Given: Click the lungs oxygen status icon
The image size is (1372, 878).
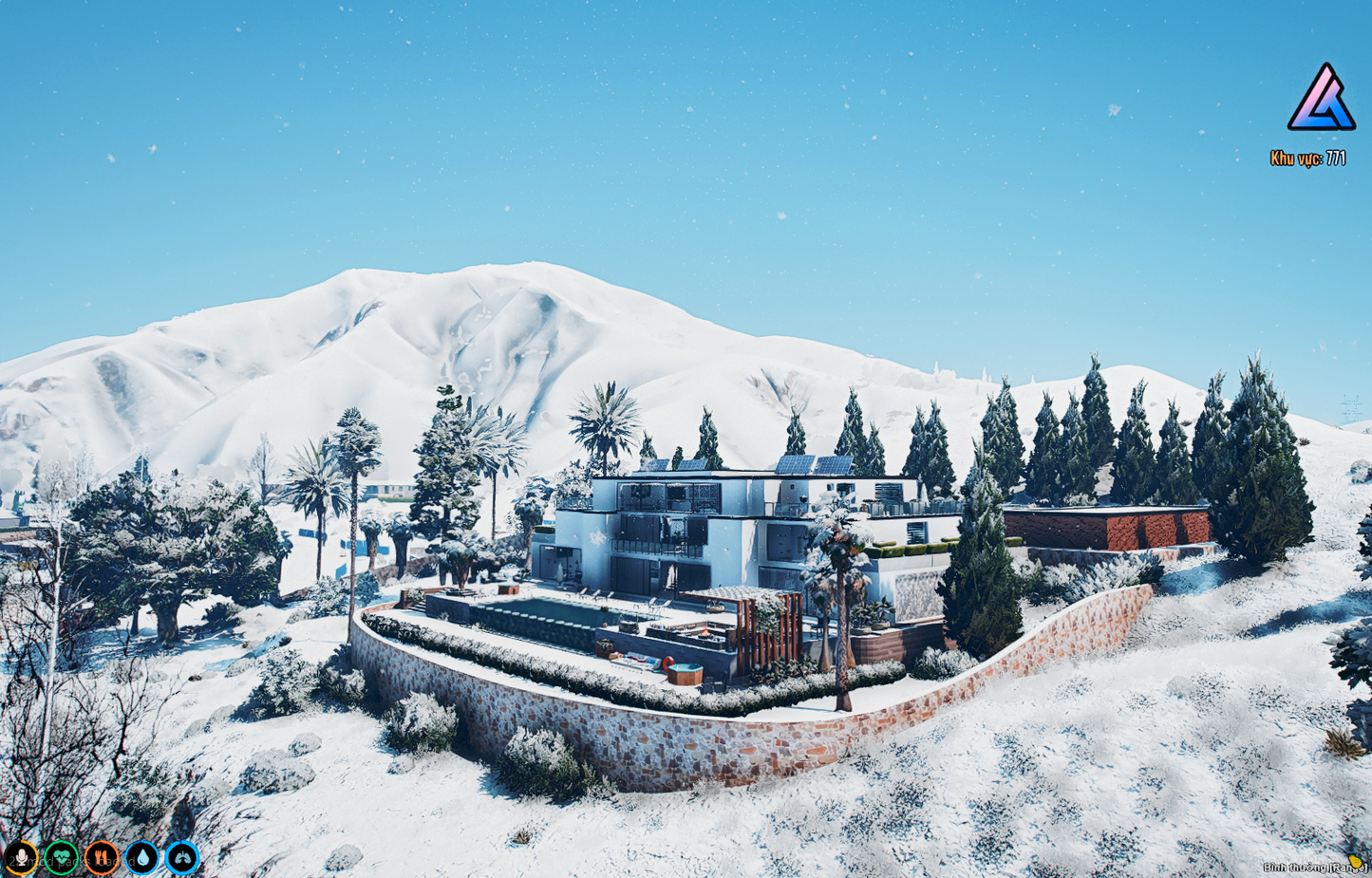Looking at the screenshot, I should (x=182, y=858).
